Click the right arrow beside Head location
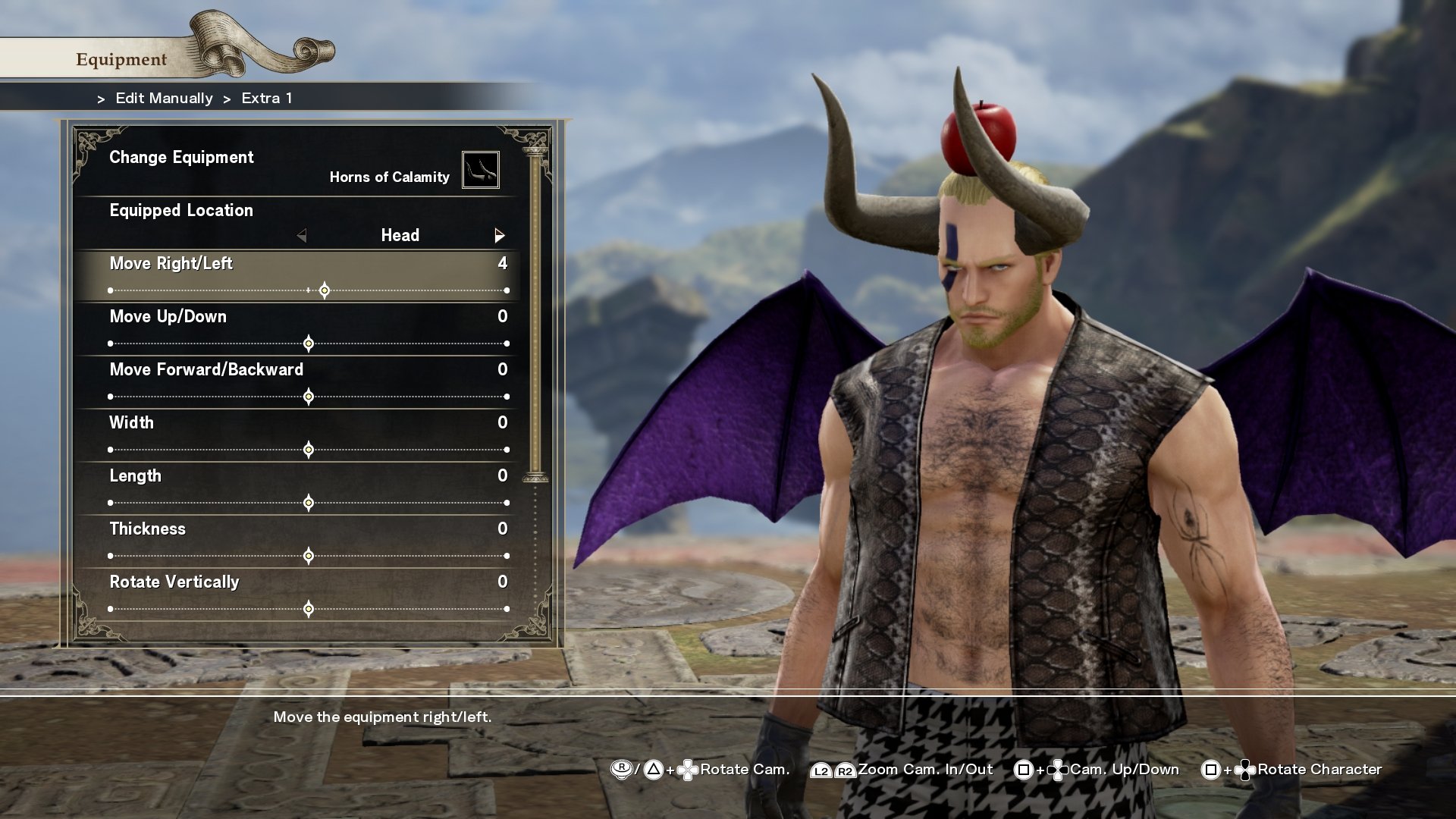 [500, 236]
